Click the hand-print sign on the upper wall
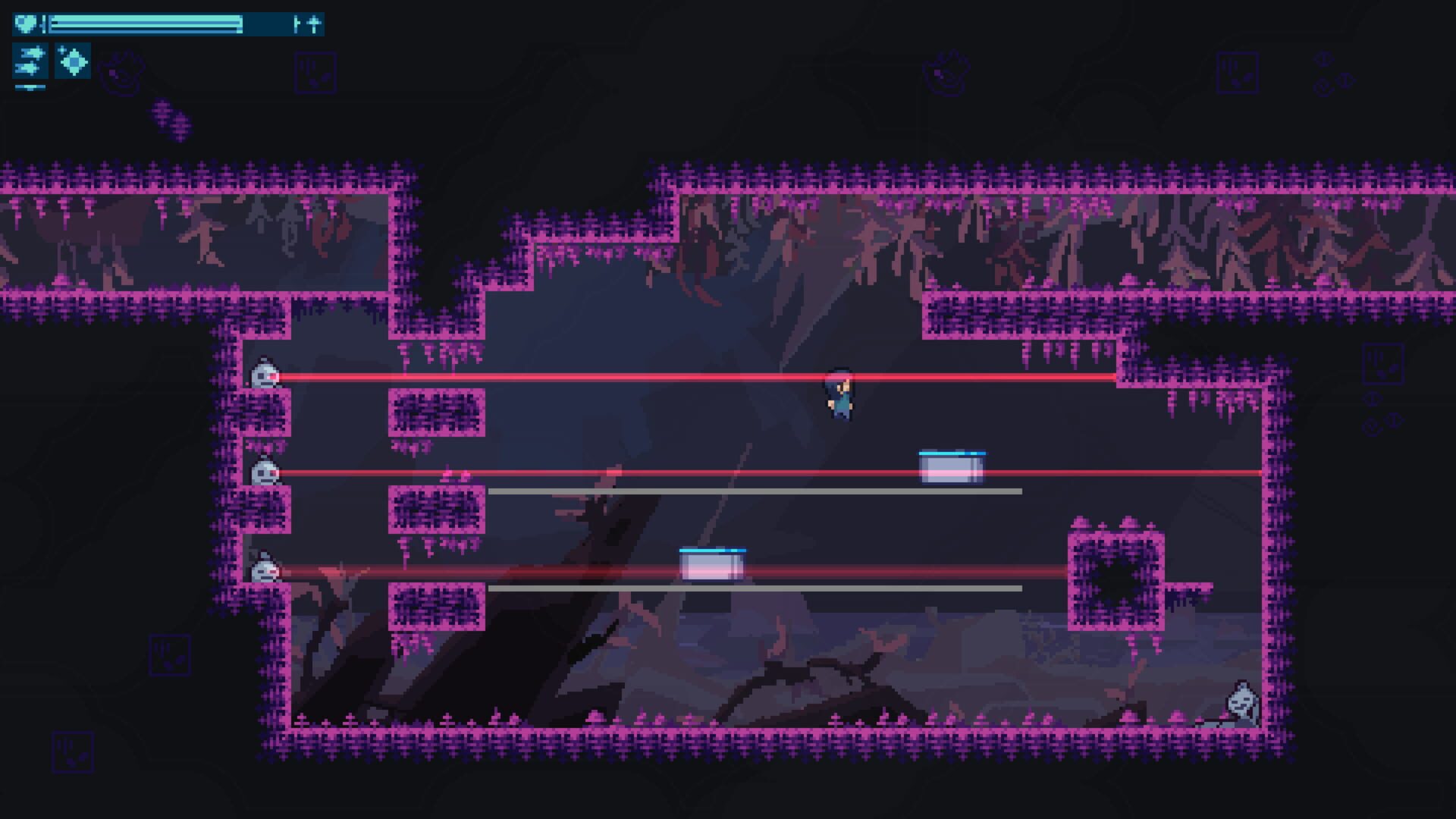 coord(316,72)
